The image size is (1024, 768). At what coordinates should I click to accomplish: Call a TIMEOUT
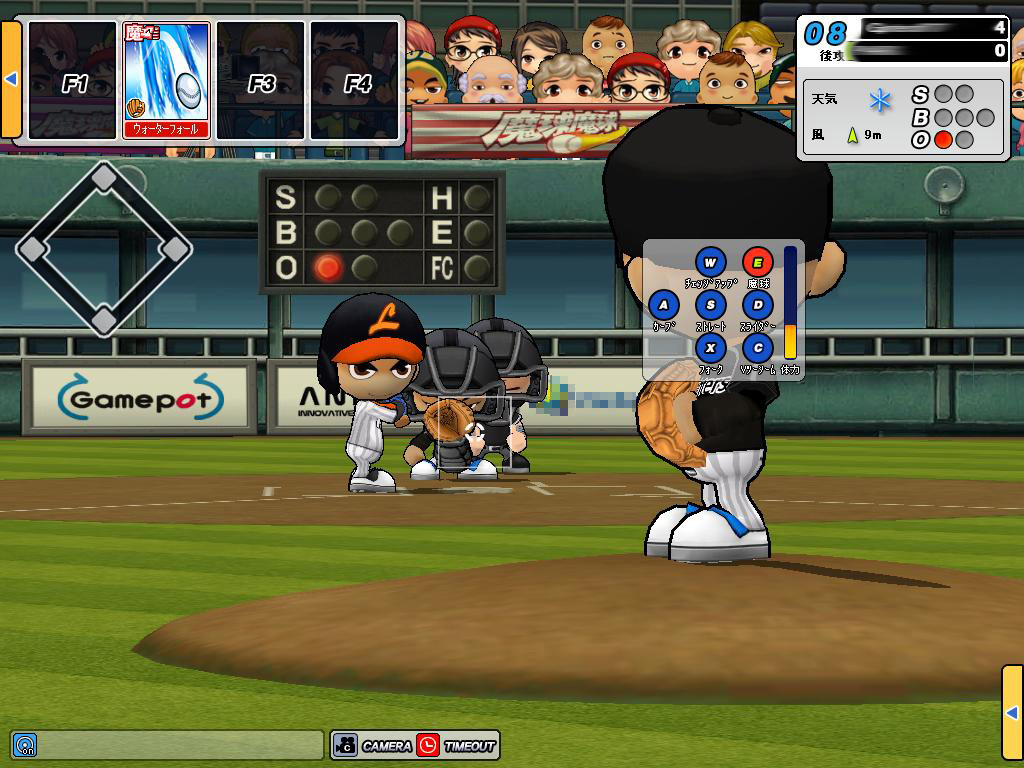point(457,745)
